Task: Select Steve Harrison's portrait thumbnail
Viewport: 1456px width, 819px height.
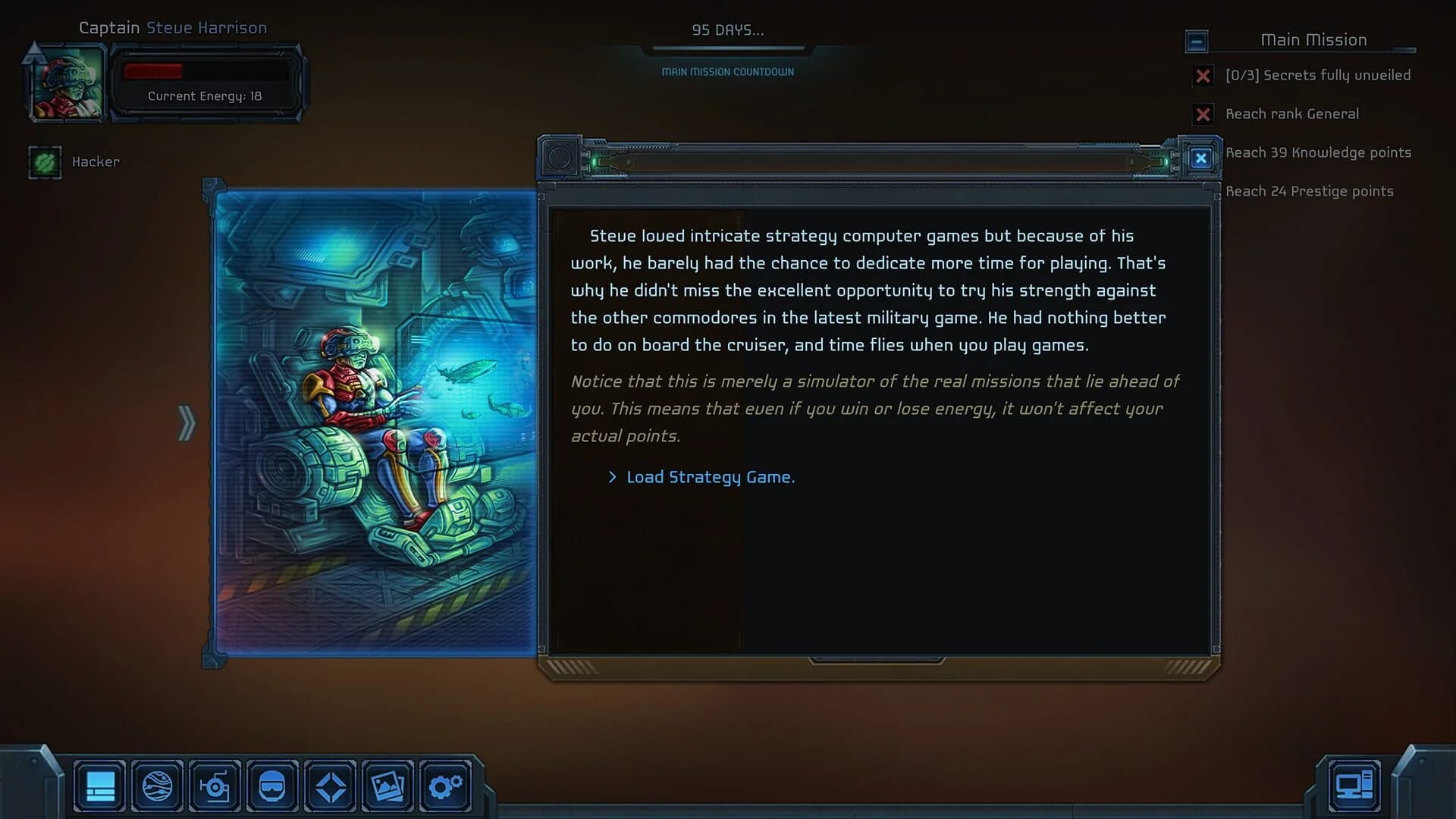Action: click(x=67, y=82)
